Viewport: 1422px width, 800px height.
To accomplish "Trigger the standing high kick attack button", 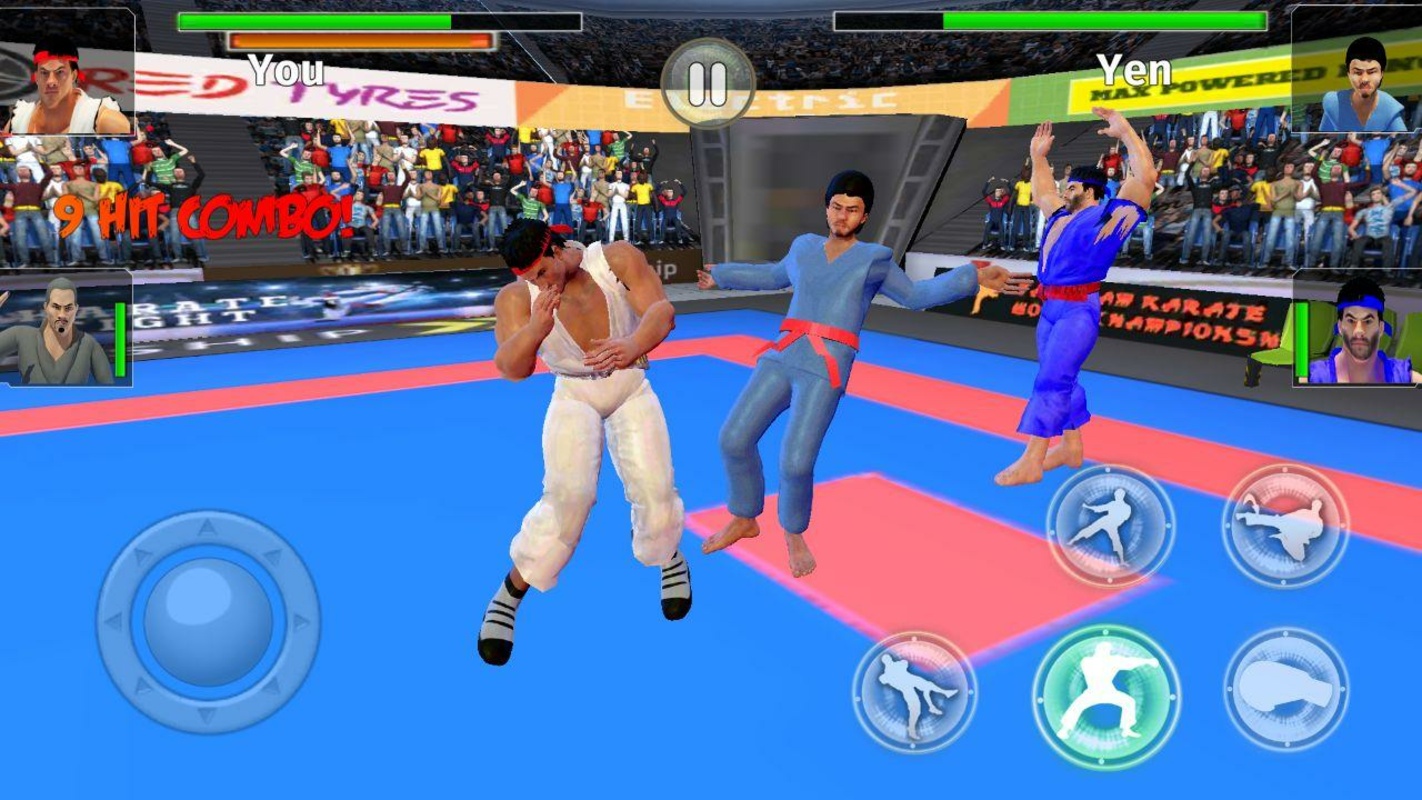I will 1109,526.
